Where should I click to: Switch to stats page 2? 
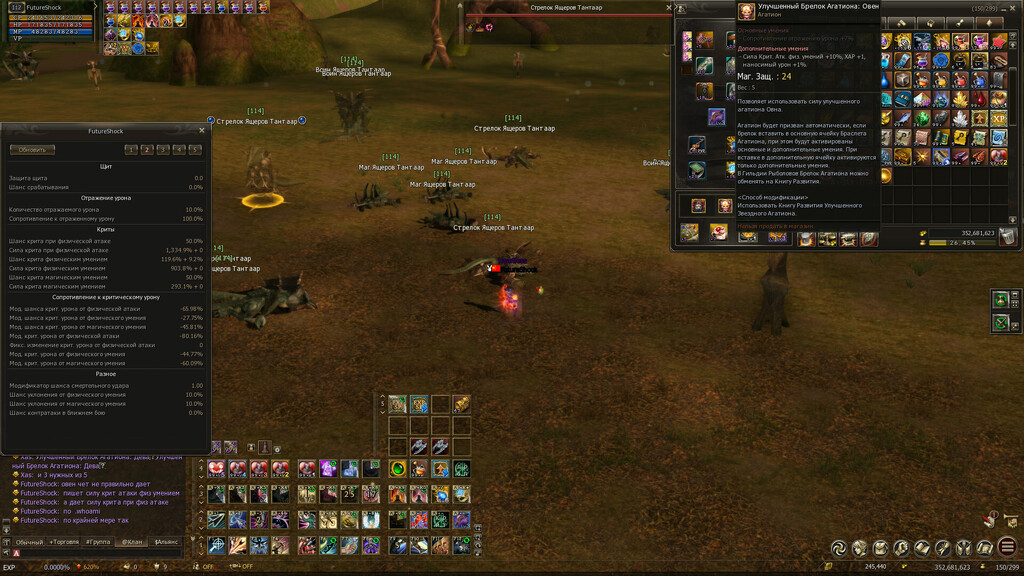[146, 150]
